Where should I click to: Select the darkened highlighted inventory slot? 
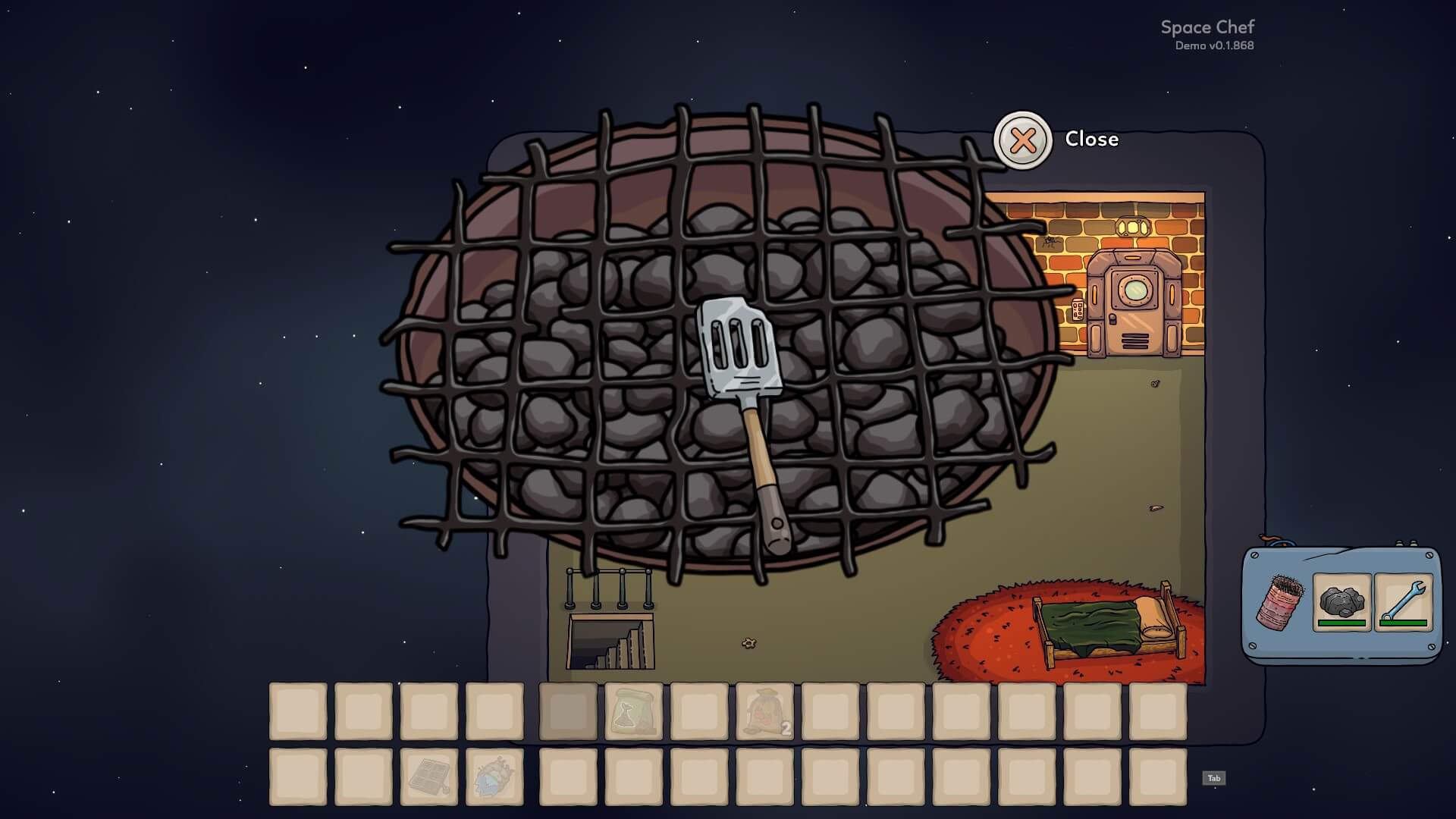click(568, 711)
